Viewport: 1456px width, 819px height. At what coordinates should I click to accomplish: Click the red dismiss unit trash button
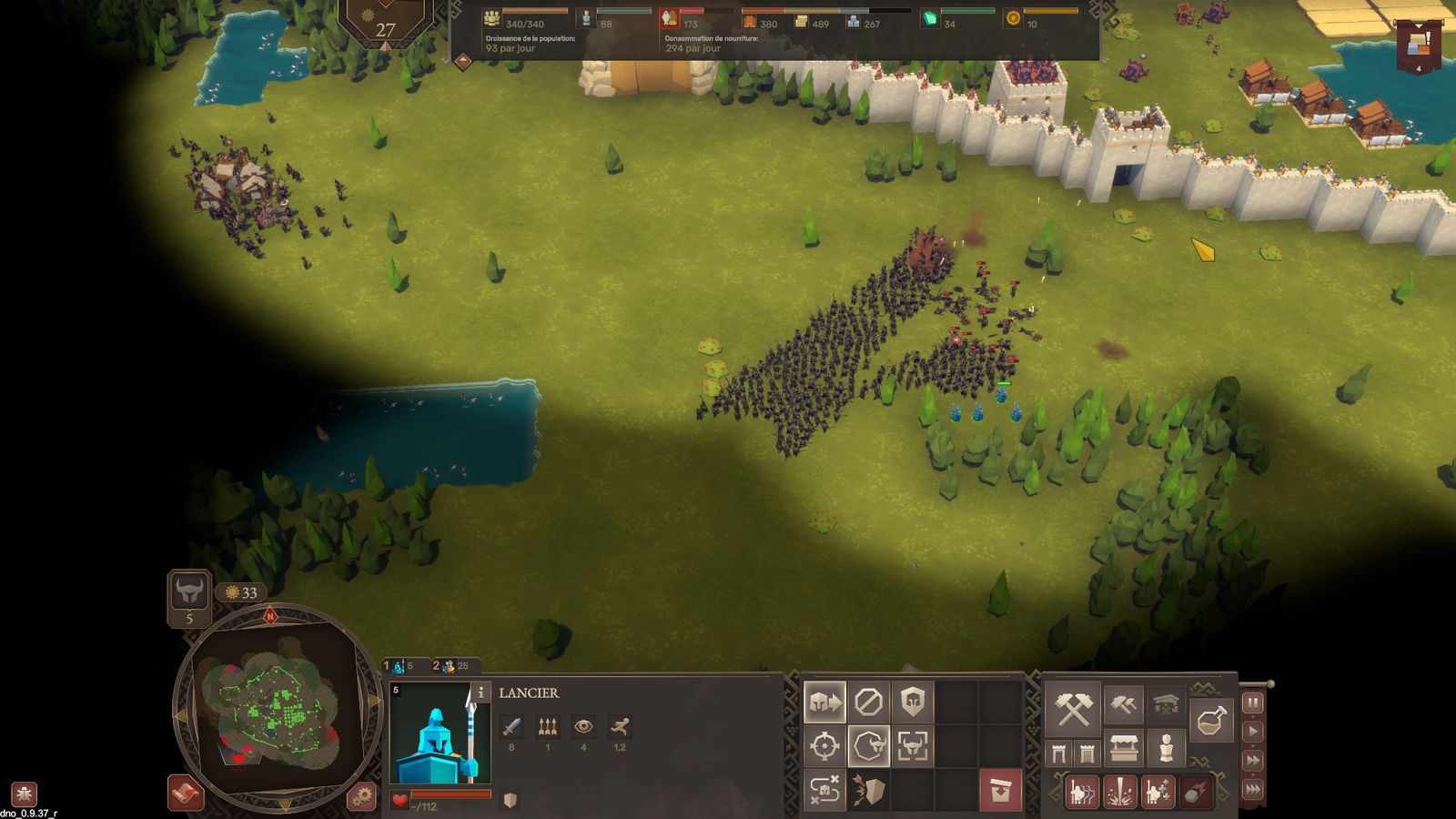coord(1000,790)
